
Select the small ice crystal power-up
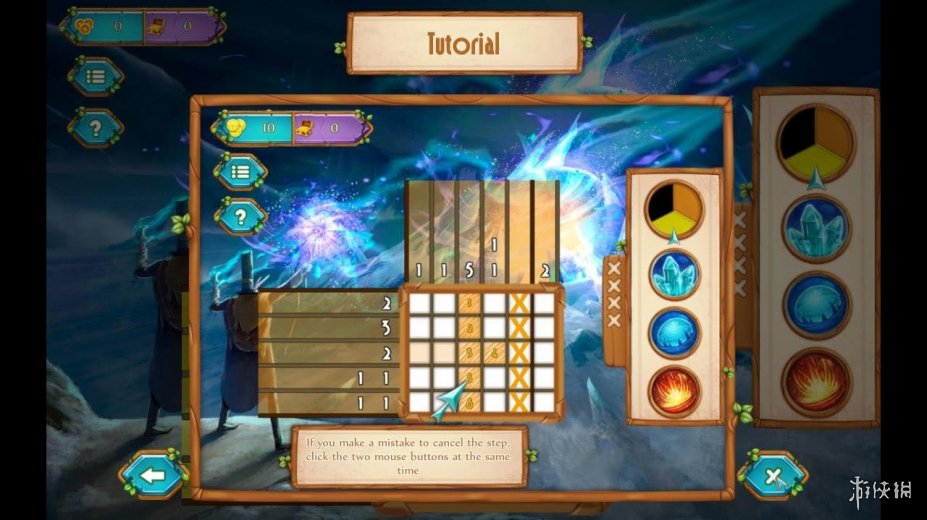point(674,274)
